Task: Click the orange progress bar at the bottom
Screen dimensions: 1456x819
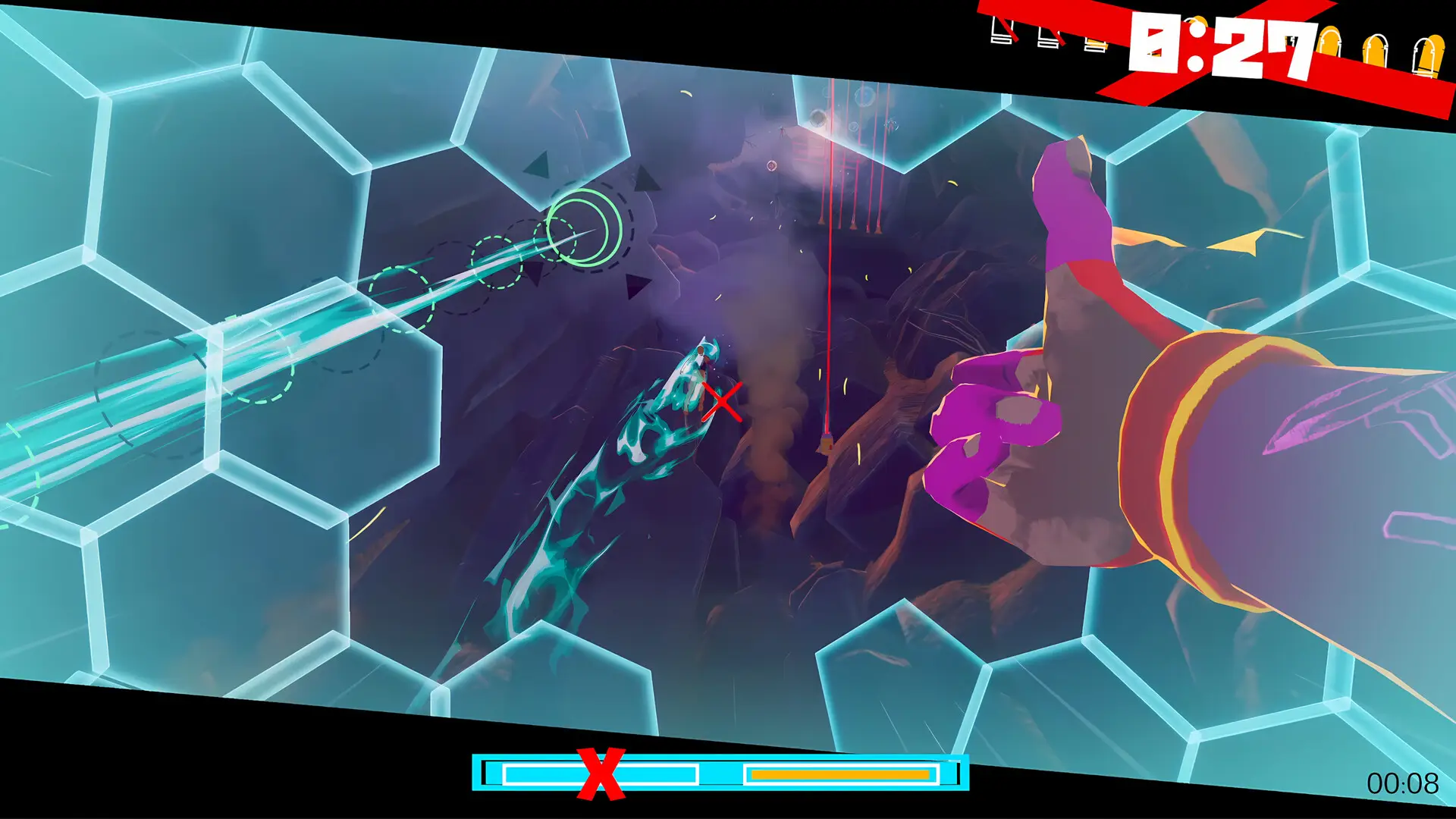Action: 838,774
